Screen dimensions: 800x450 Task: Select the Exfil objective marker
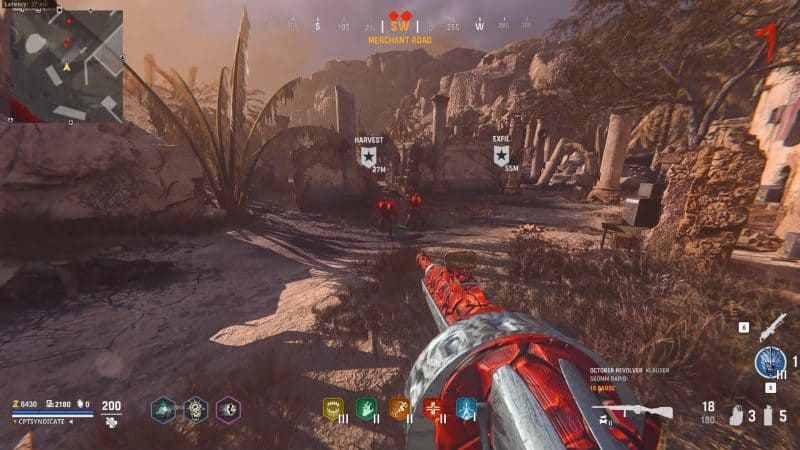[501, 154]
